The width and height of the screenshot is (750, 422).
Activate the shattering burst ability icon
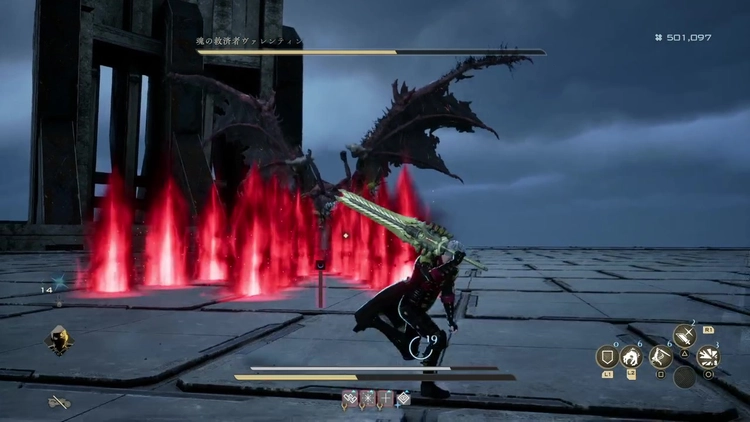tap(708, 357)
